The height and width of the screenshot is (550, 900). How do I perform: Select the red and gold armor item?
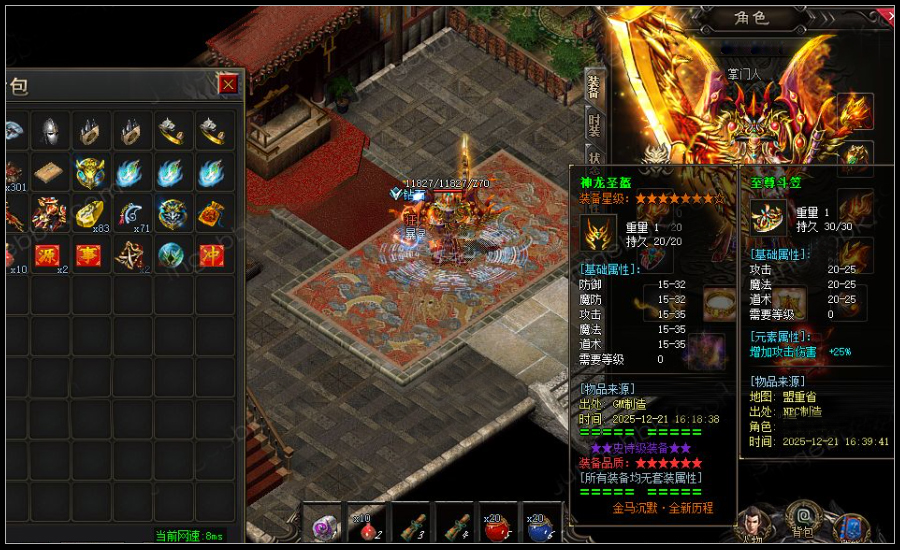(x=49, y=214)
